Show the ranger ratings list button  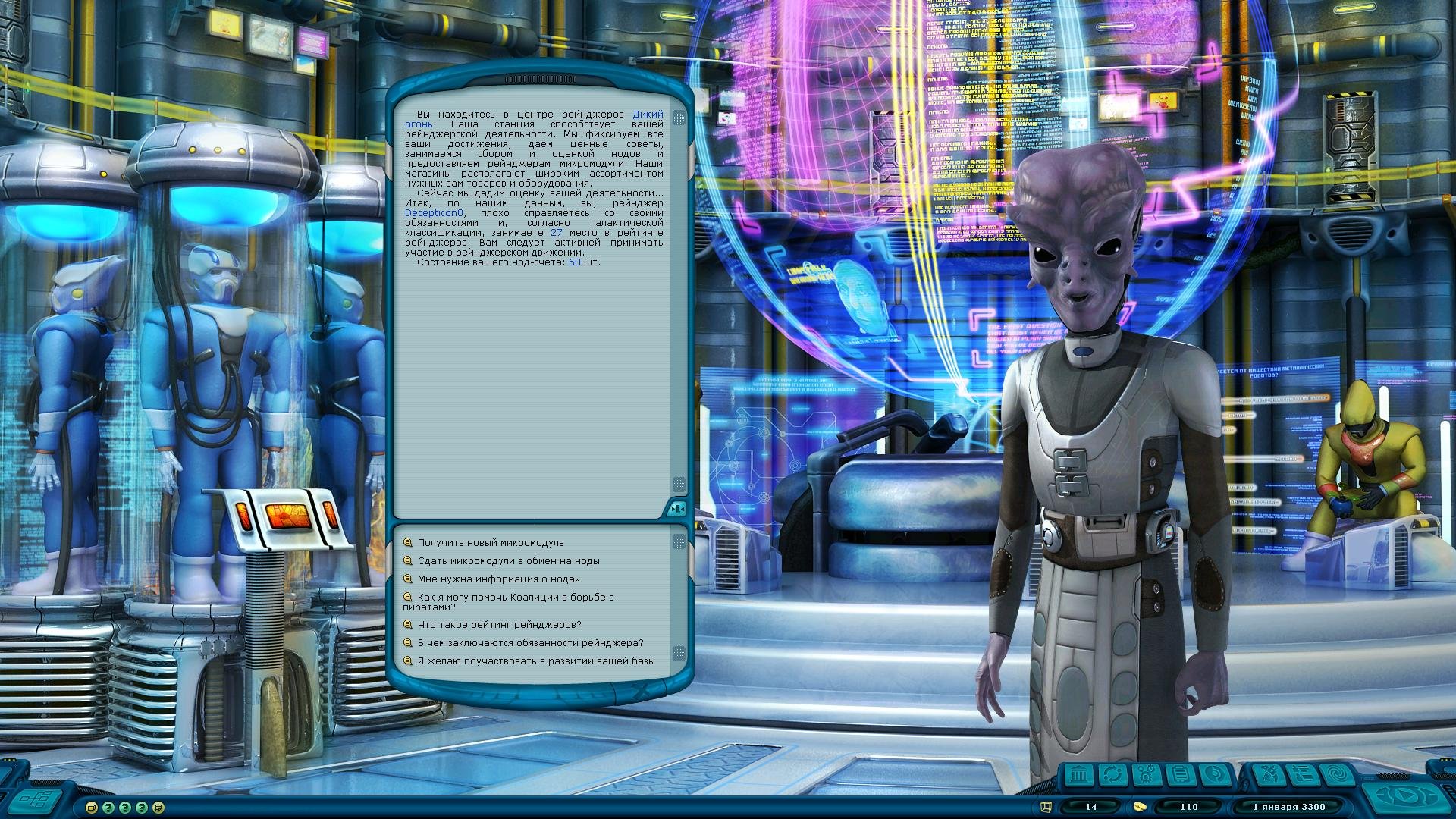(1301, 775)
